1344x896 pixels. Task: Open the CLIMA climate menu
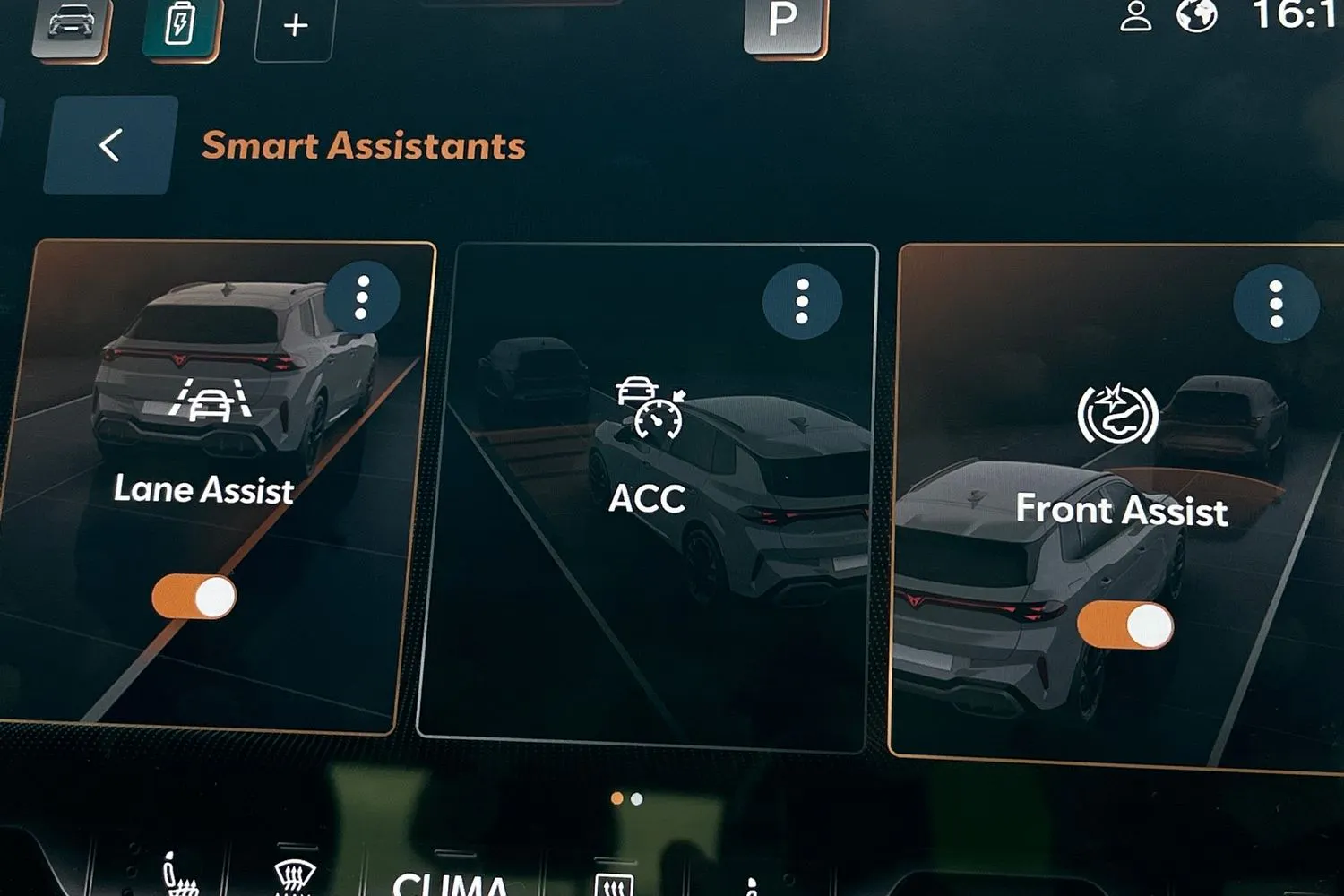point(451,883)
